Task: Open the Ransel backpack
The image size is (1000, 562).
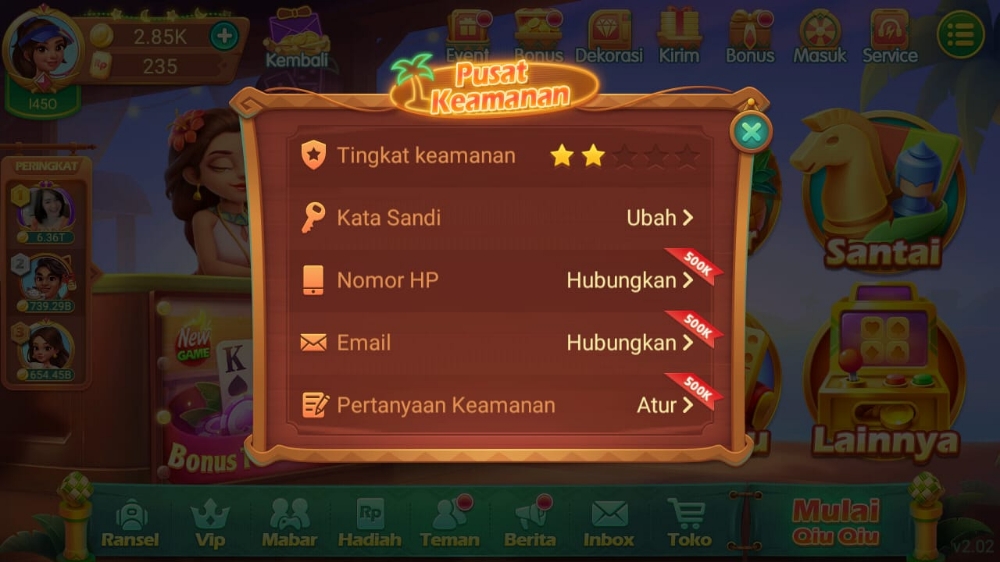Action: pyautogui.click(x=130, y=523)
